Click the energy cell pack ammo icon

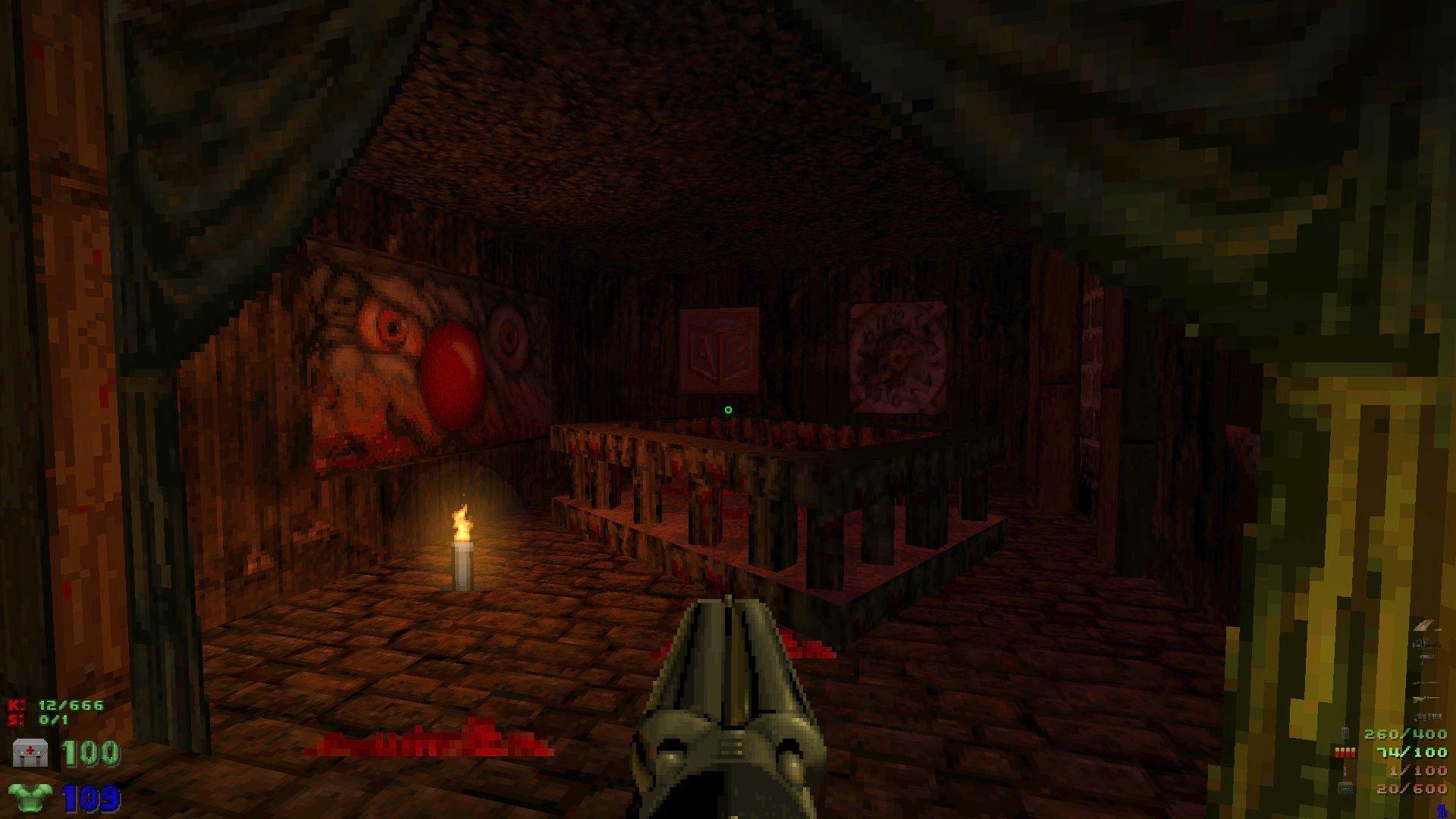point(1345,789)
